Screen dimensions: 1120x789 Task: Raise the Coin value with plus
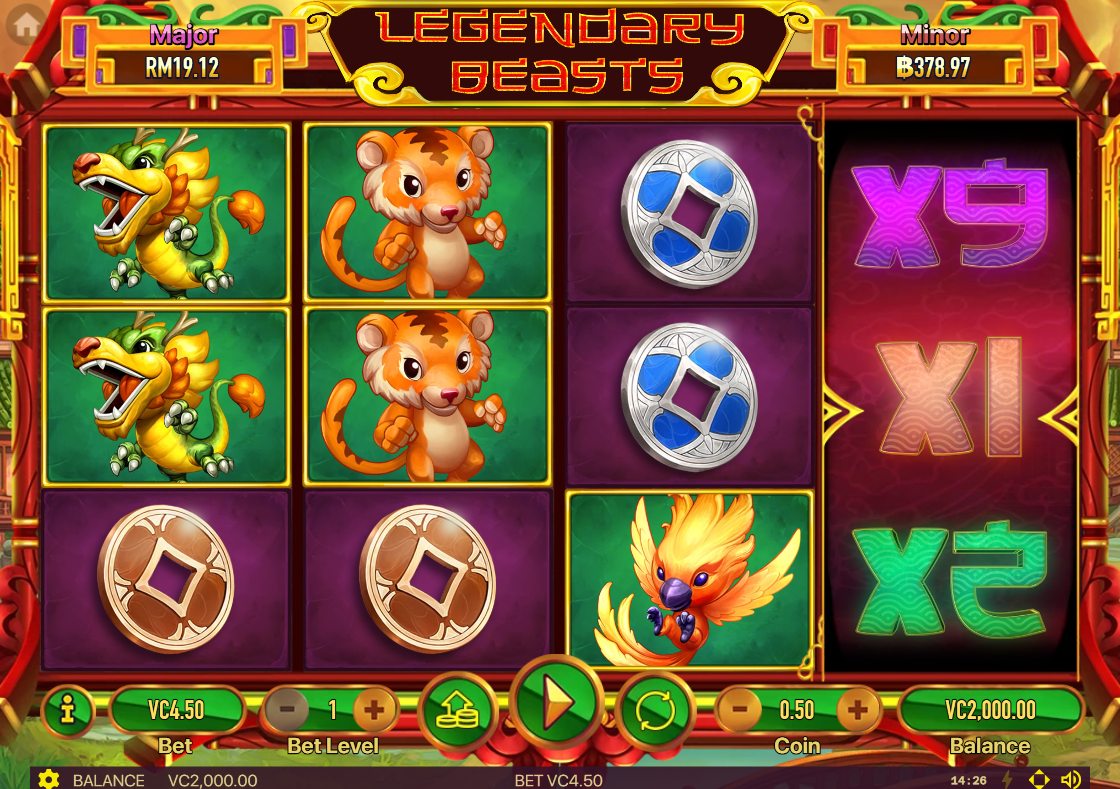(857, 711)
